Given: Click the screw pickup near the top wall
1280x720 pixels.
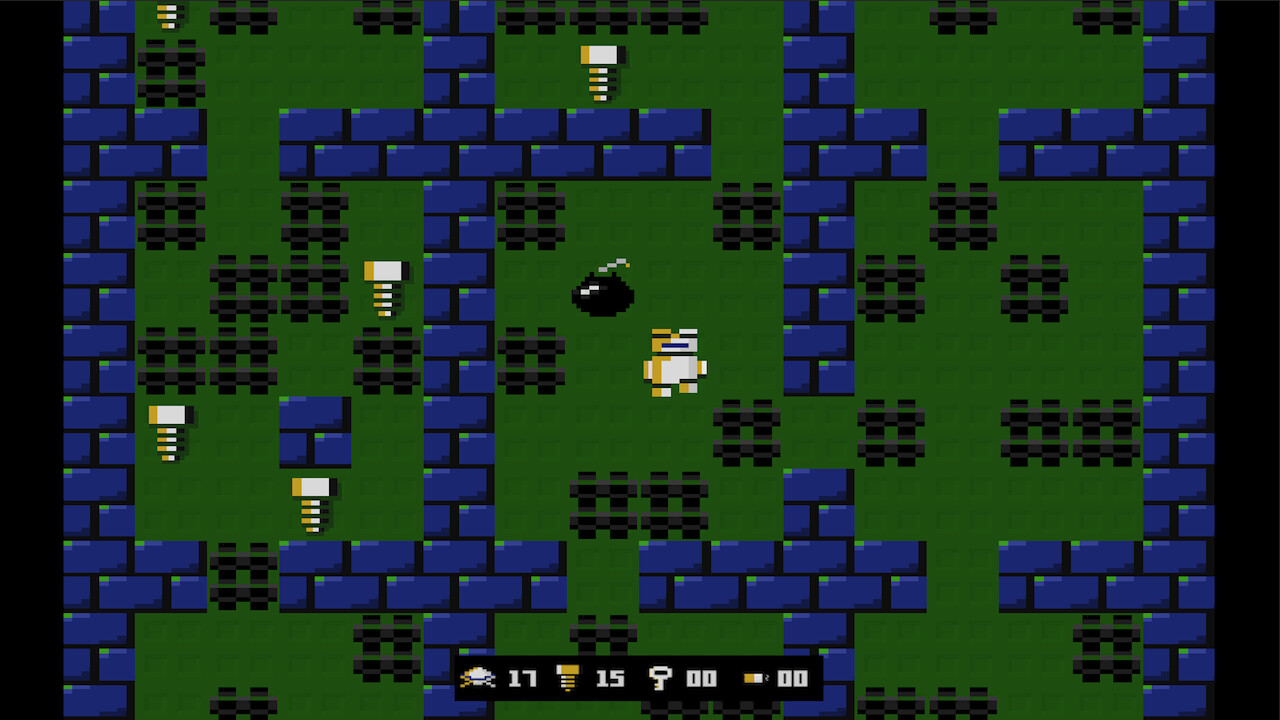Looking at the screenshot, I should pos(600,68).
